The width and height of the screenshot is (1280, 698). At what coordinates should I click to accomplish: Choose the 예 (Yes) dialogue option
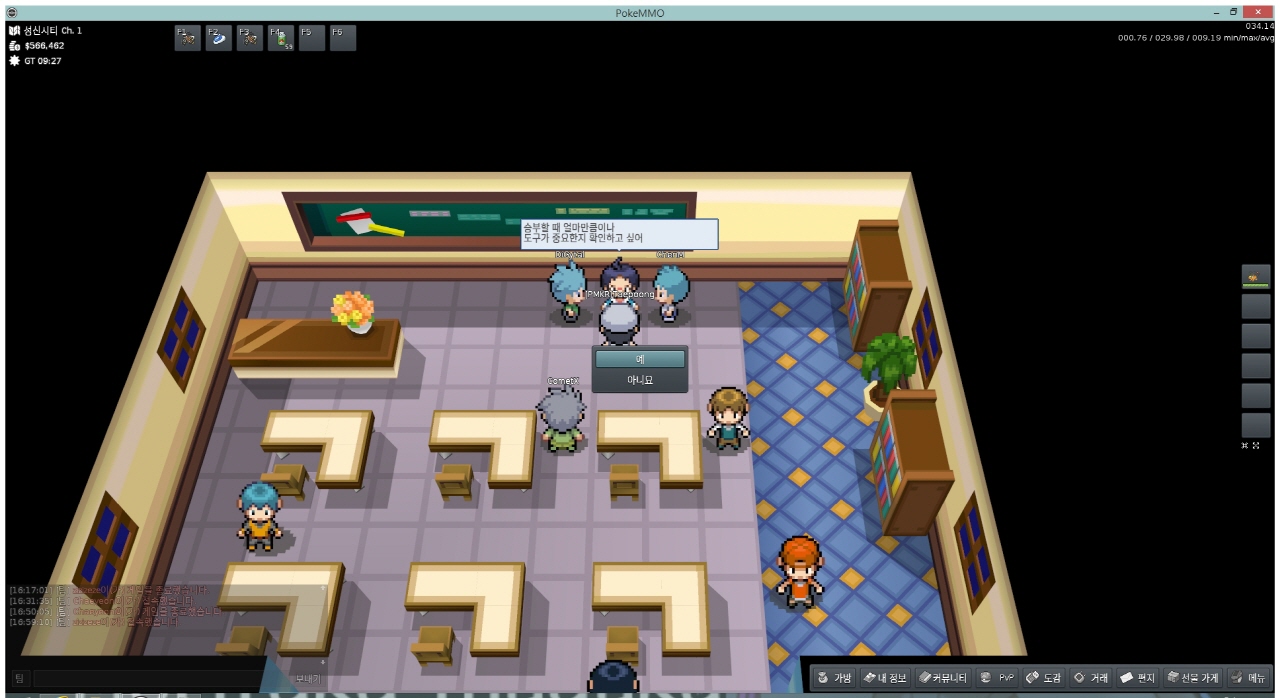[x=640, y=358]
